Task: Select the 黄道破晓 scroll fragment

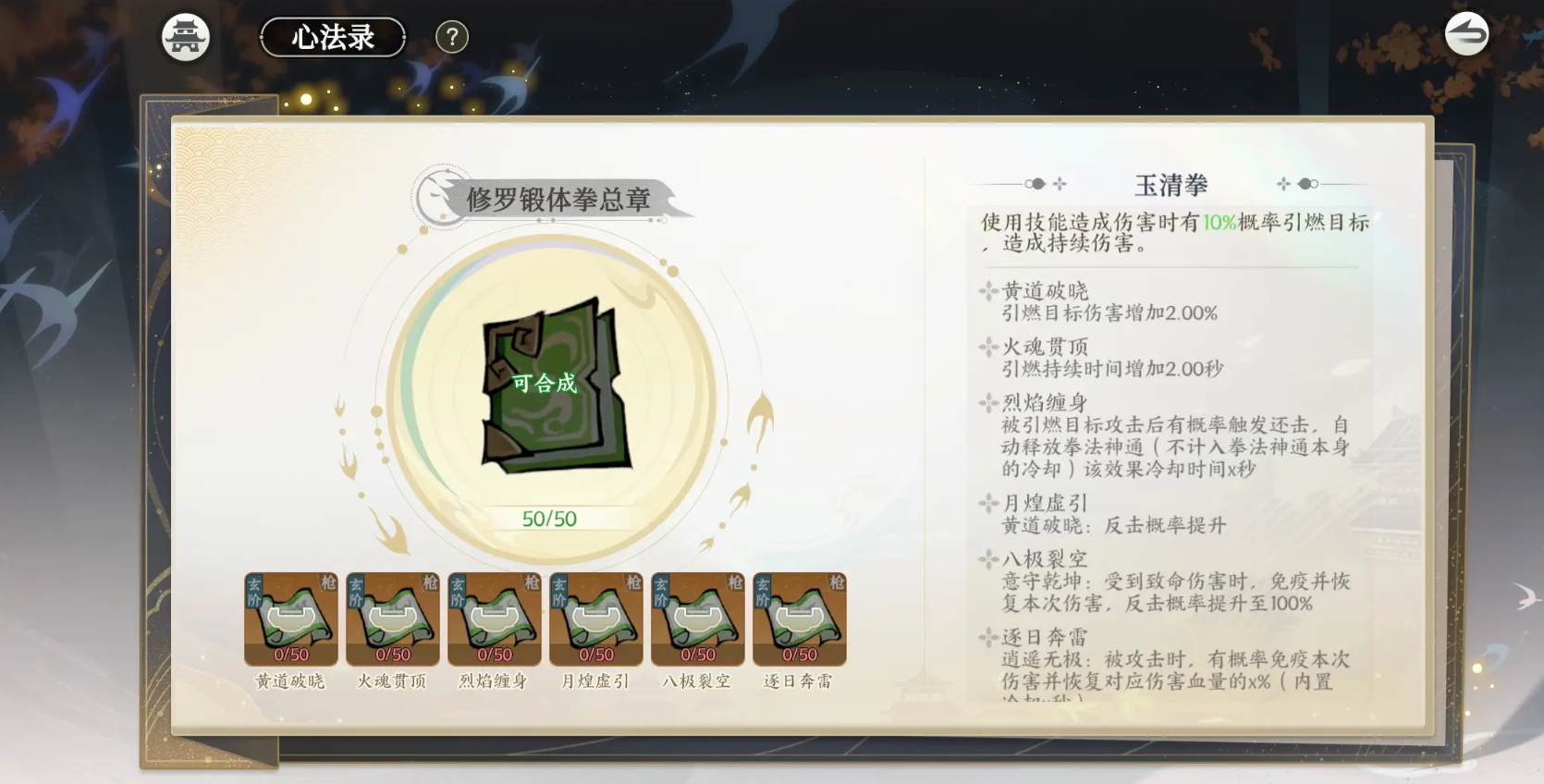Action: point(290,619)
